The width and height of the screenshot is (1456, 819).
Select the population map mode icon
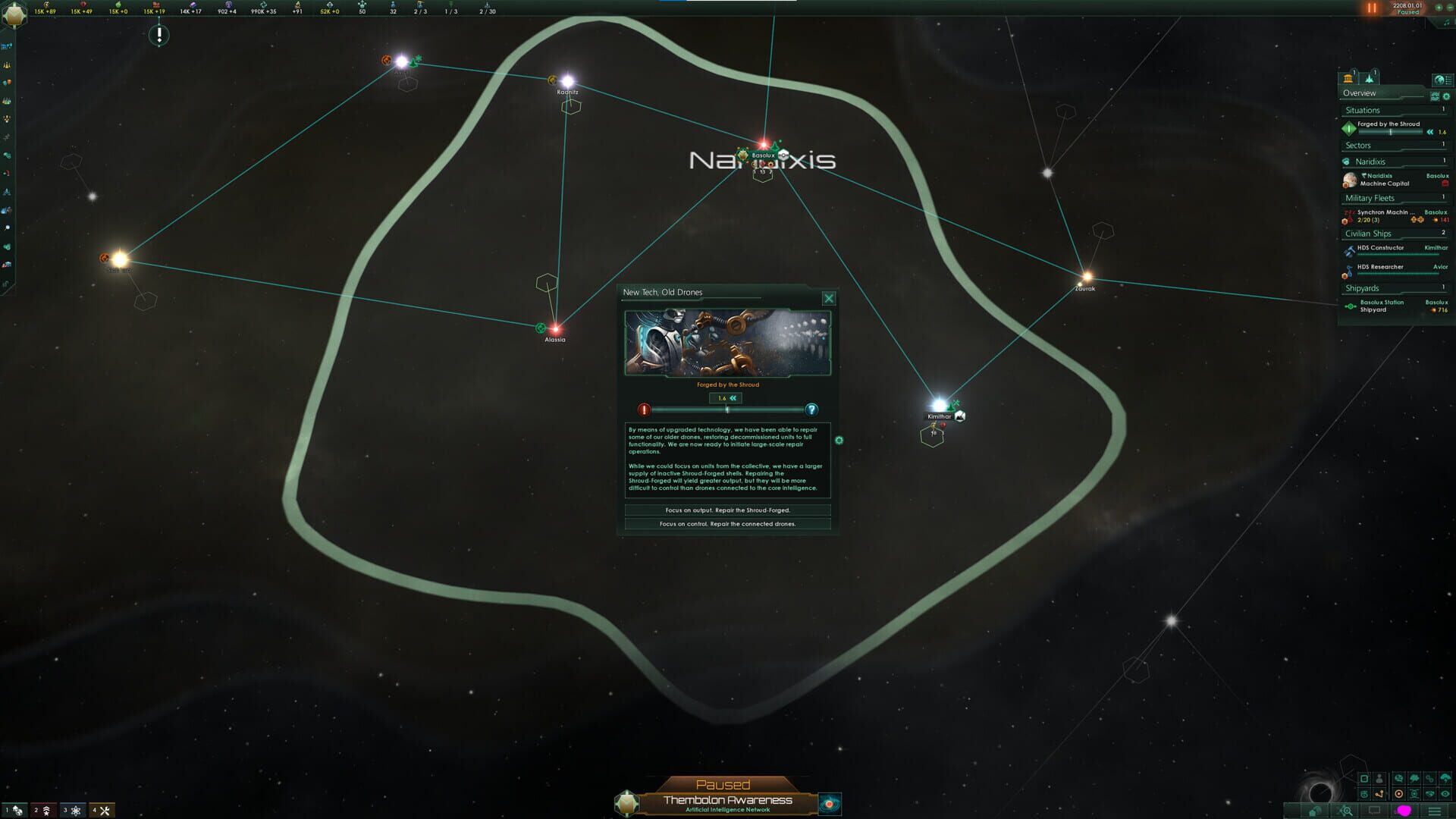tap(1379, 778)
